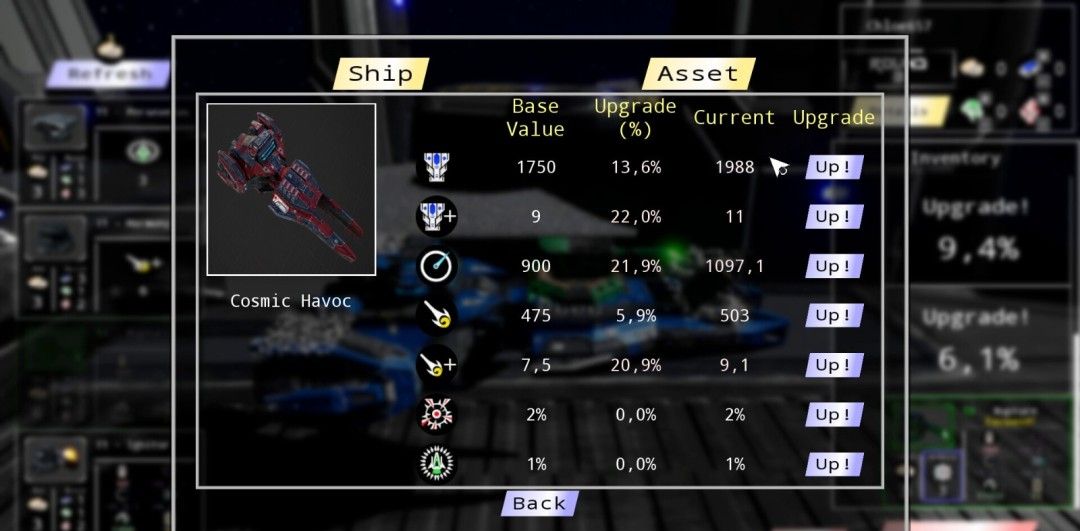Select the Cosmic Havoc ship thumbnail
The height and width of the screenshot is (531, 1080).
291,189
